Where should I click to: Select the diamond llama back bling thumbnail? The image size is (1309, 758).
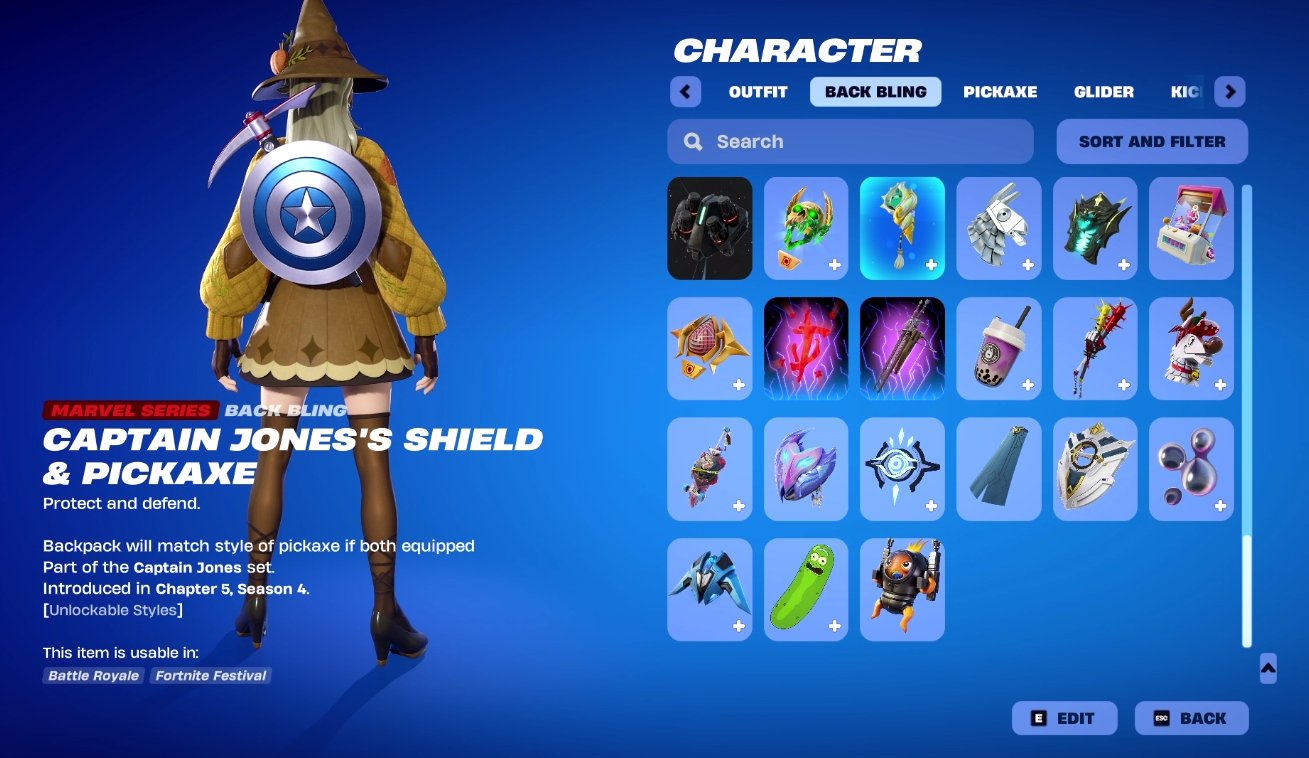point(998,228)
